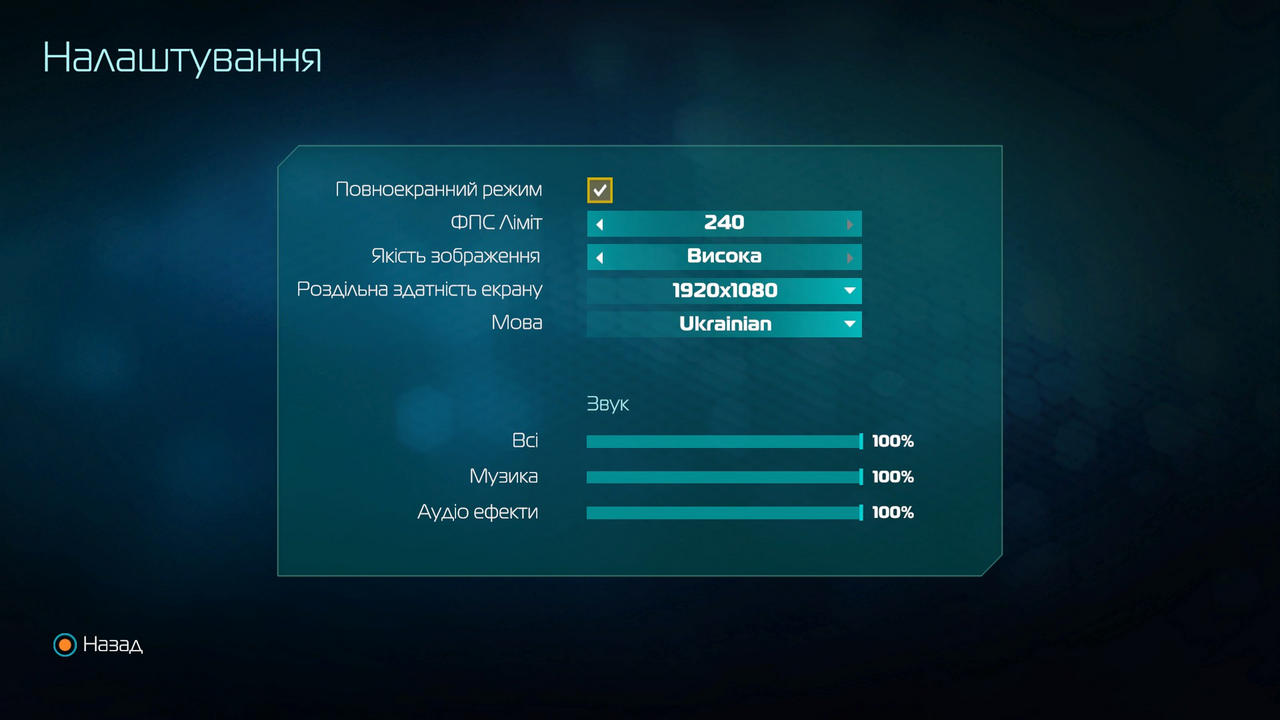Click the Музика volume slider
1280x720 pixels.
724,477
